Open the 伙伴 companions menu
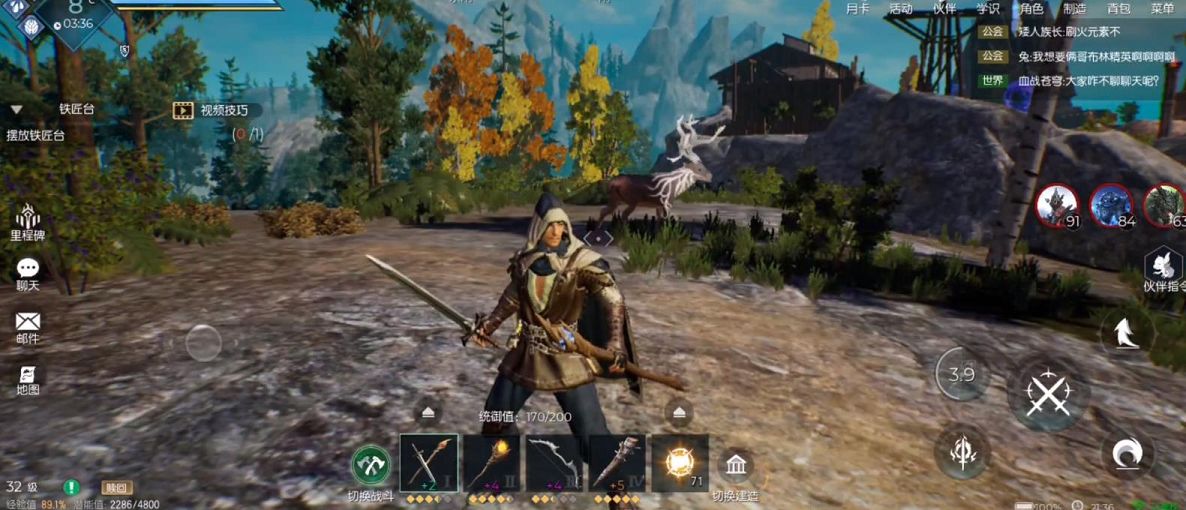The width and height of the screenshot is (1186, 510). (944, 9)
